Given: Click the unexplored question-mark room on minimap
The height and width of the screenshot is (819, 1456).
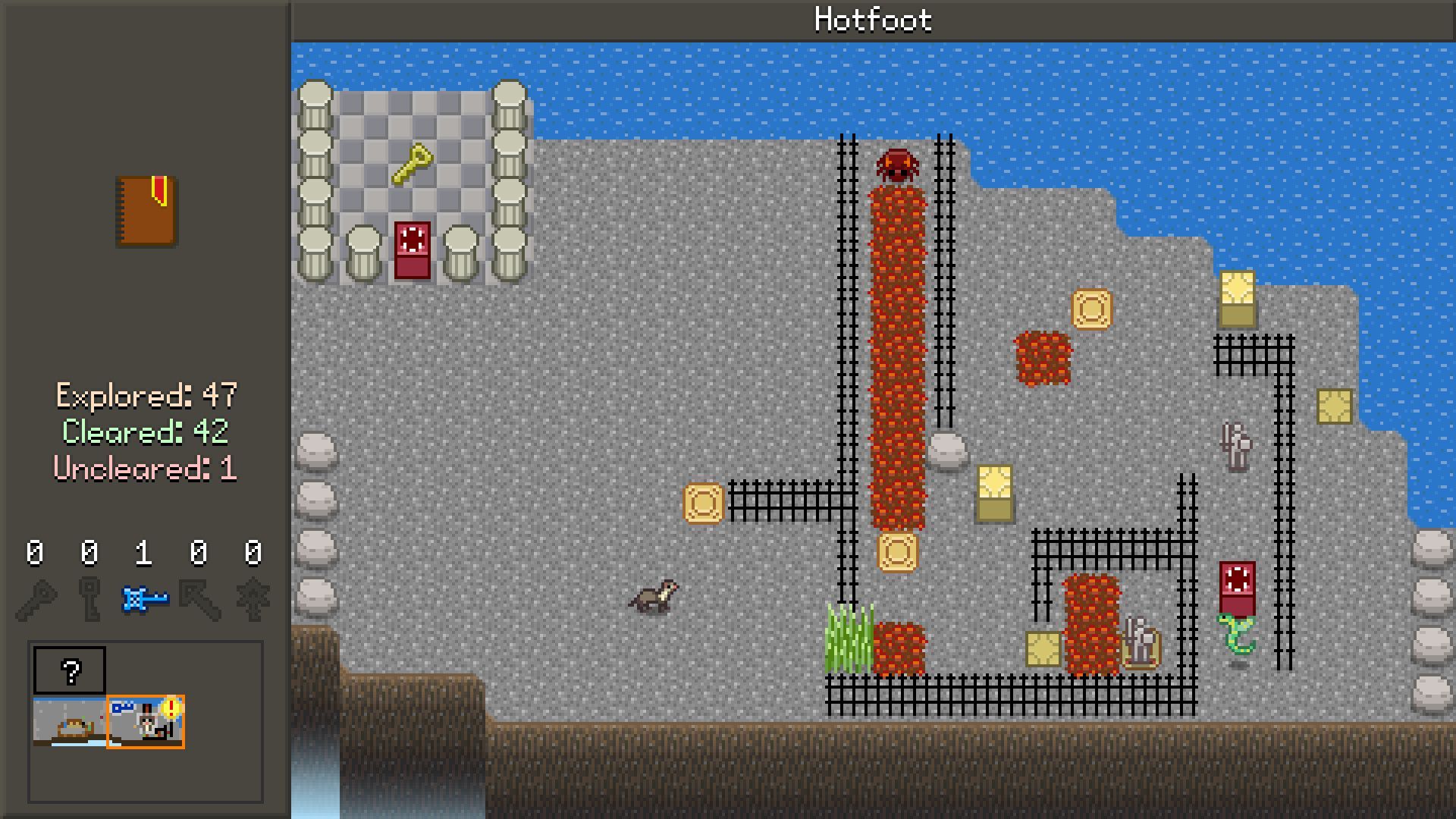Looking at the screenshot, I should click(70, 670).
